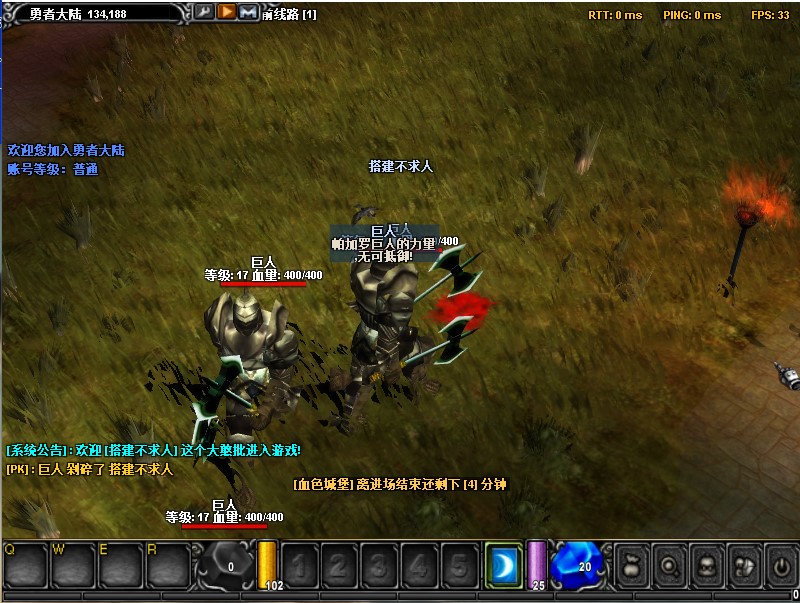Select the R skill slot
This screenshot has height=603, width=800.
pos(169,567)
